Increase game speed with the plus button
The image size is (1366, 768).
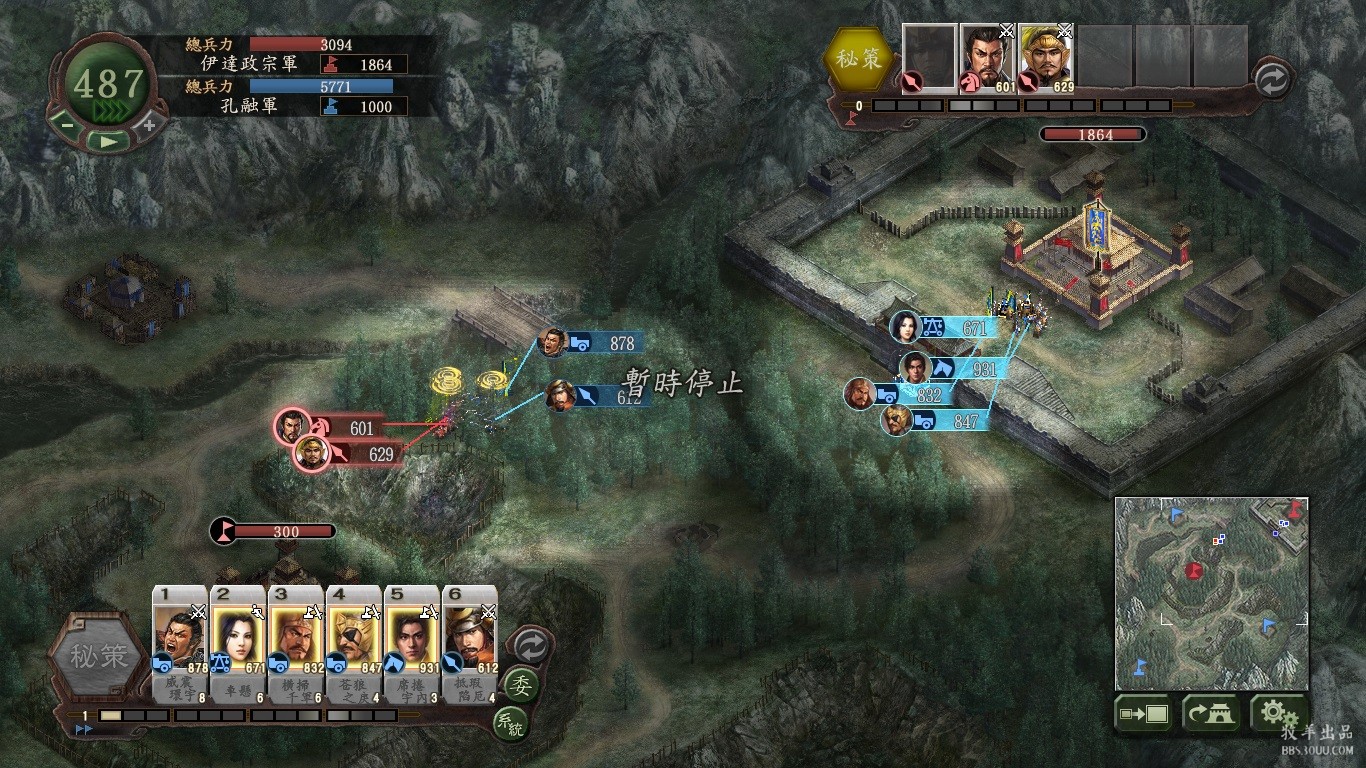click(x=149, y=125)
